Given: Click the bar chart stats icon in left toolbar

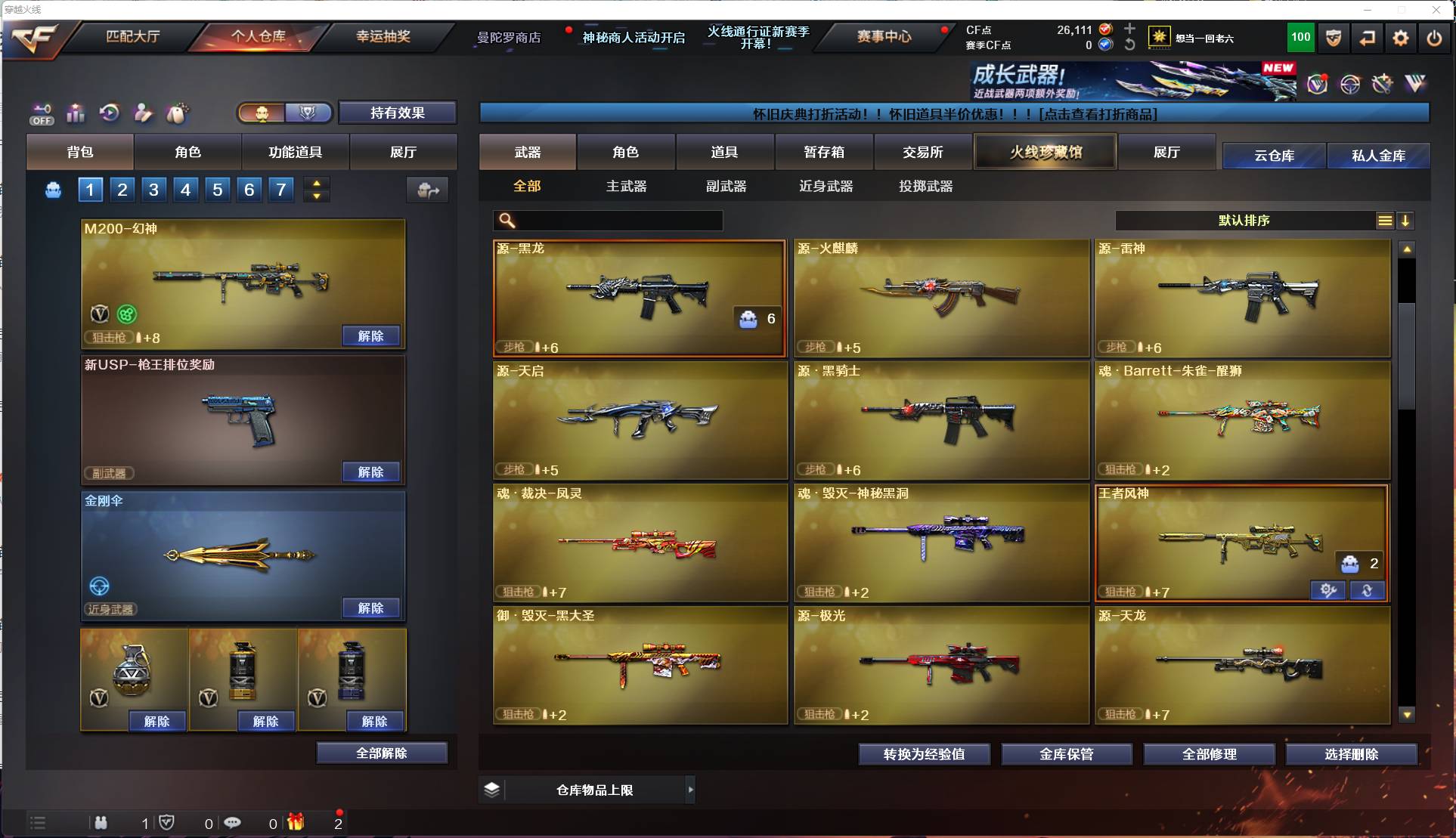Looking at the screenshot, I should [76, 113].
